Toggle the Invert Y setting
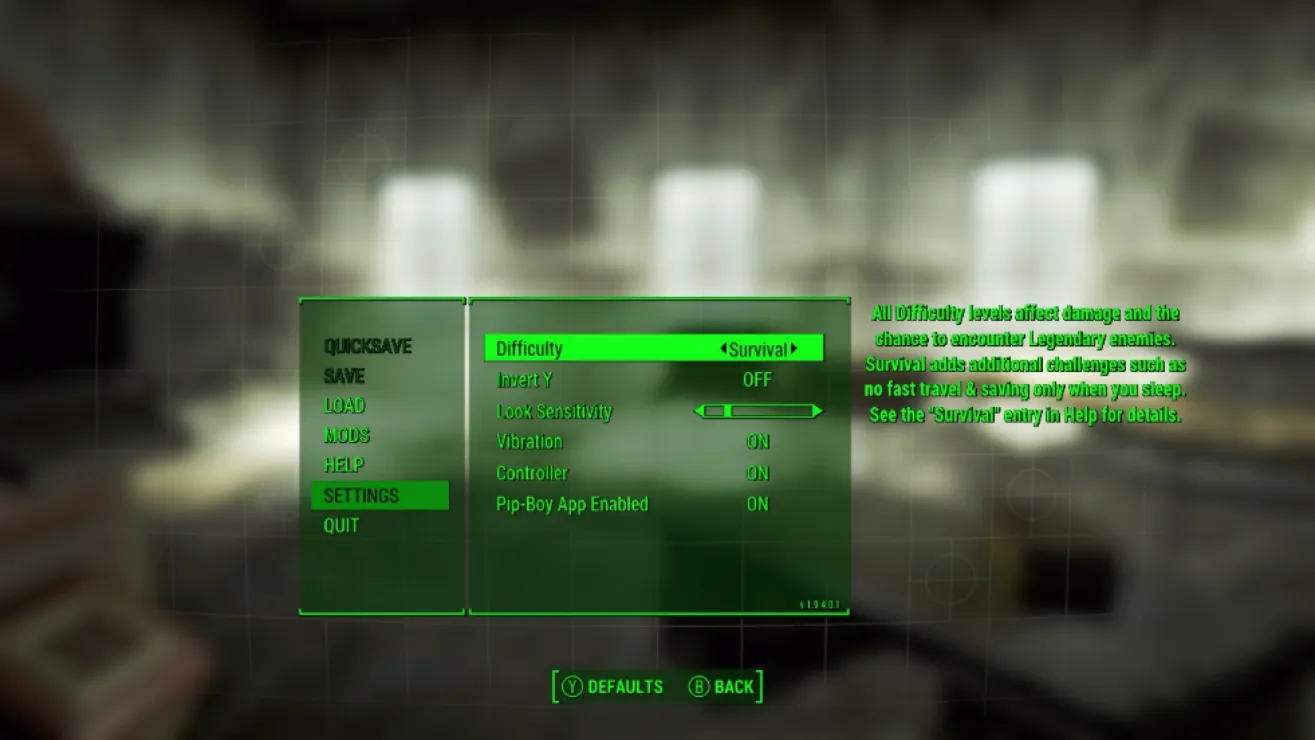This screenshot has width=1315, height=740. click(x=757, y=380)
